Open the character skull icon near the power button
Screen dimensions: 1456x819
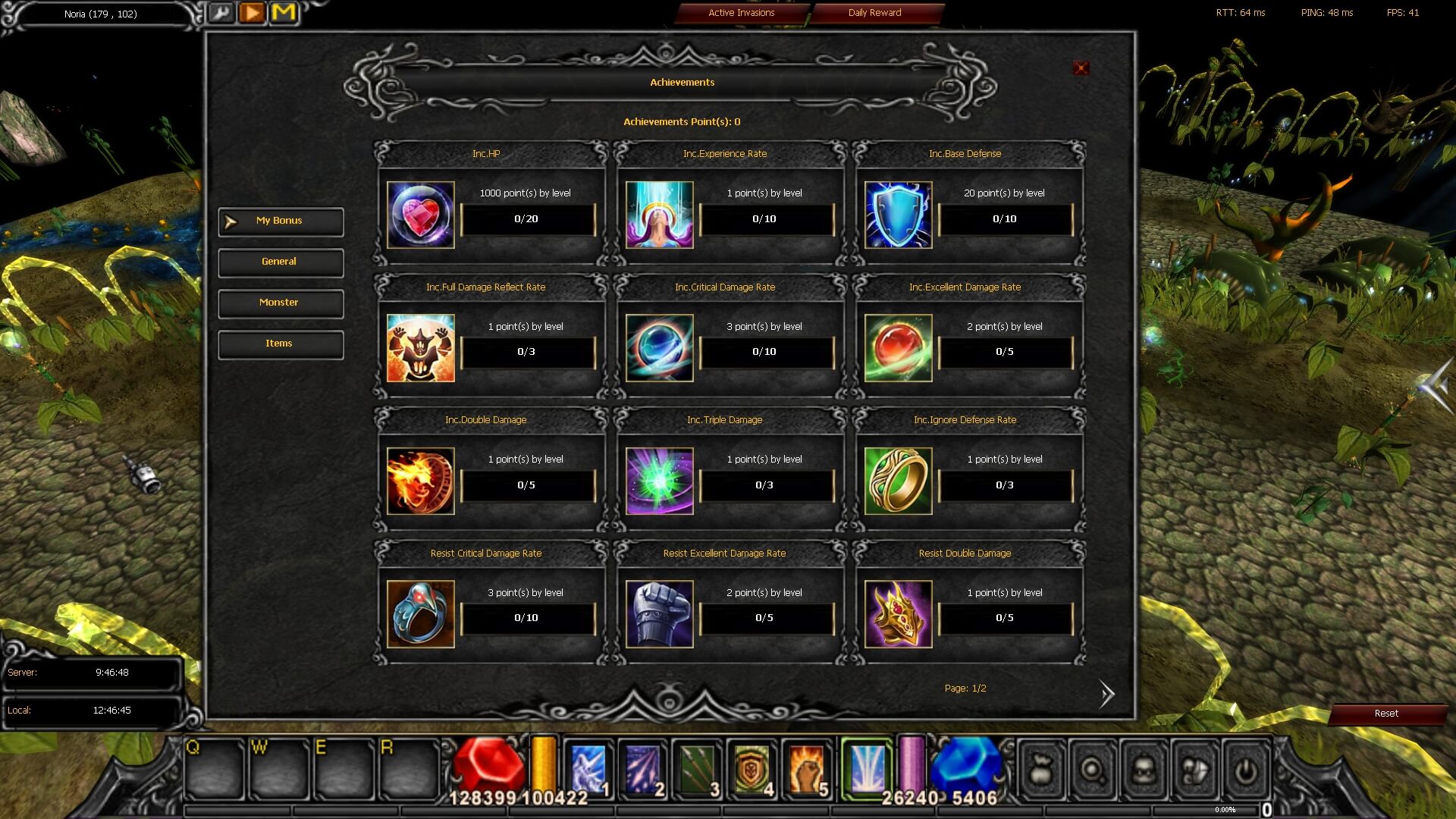(x=1143, y=770)
